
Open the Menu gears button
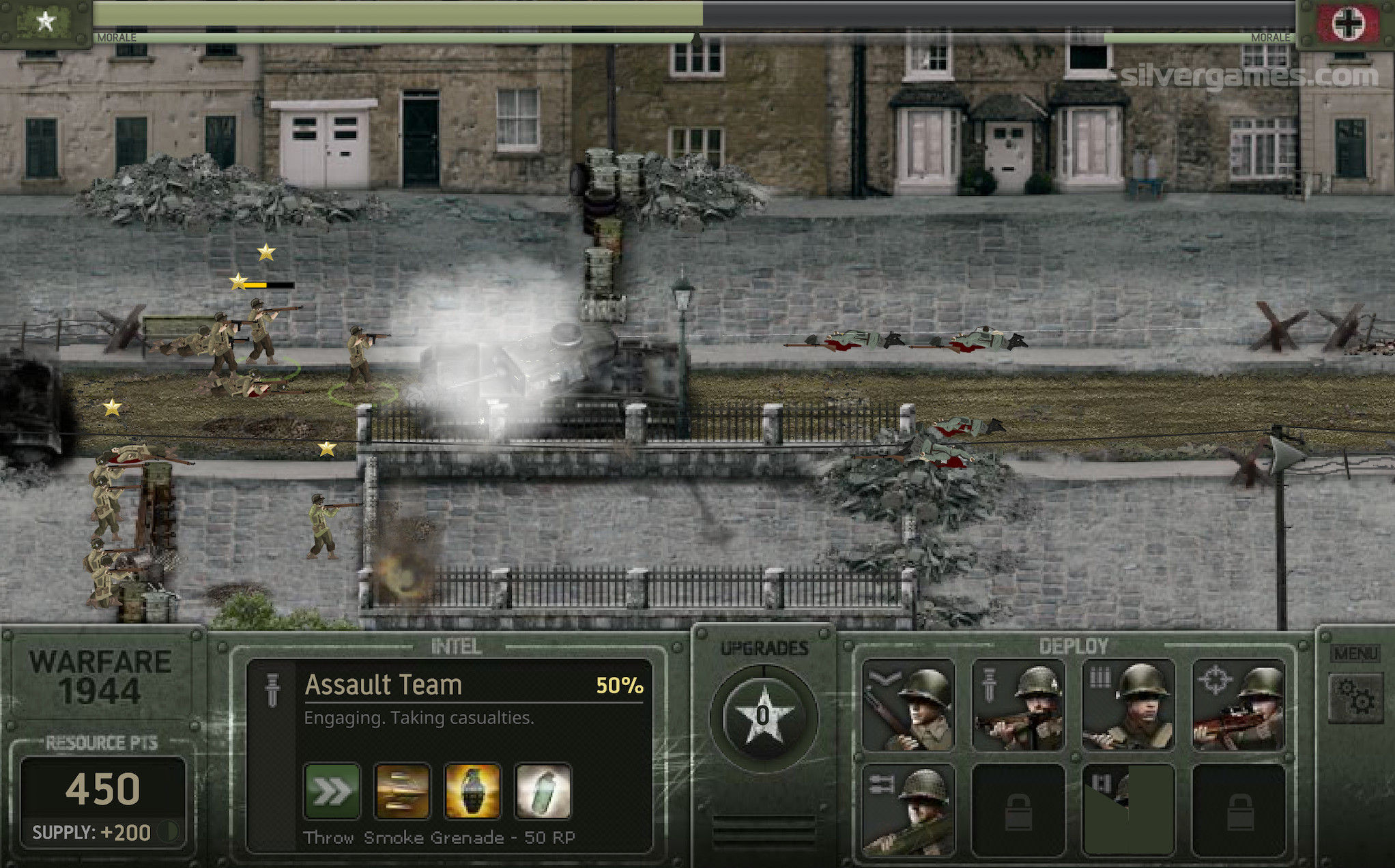tap(1355, 696)
